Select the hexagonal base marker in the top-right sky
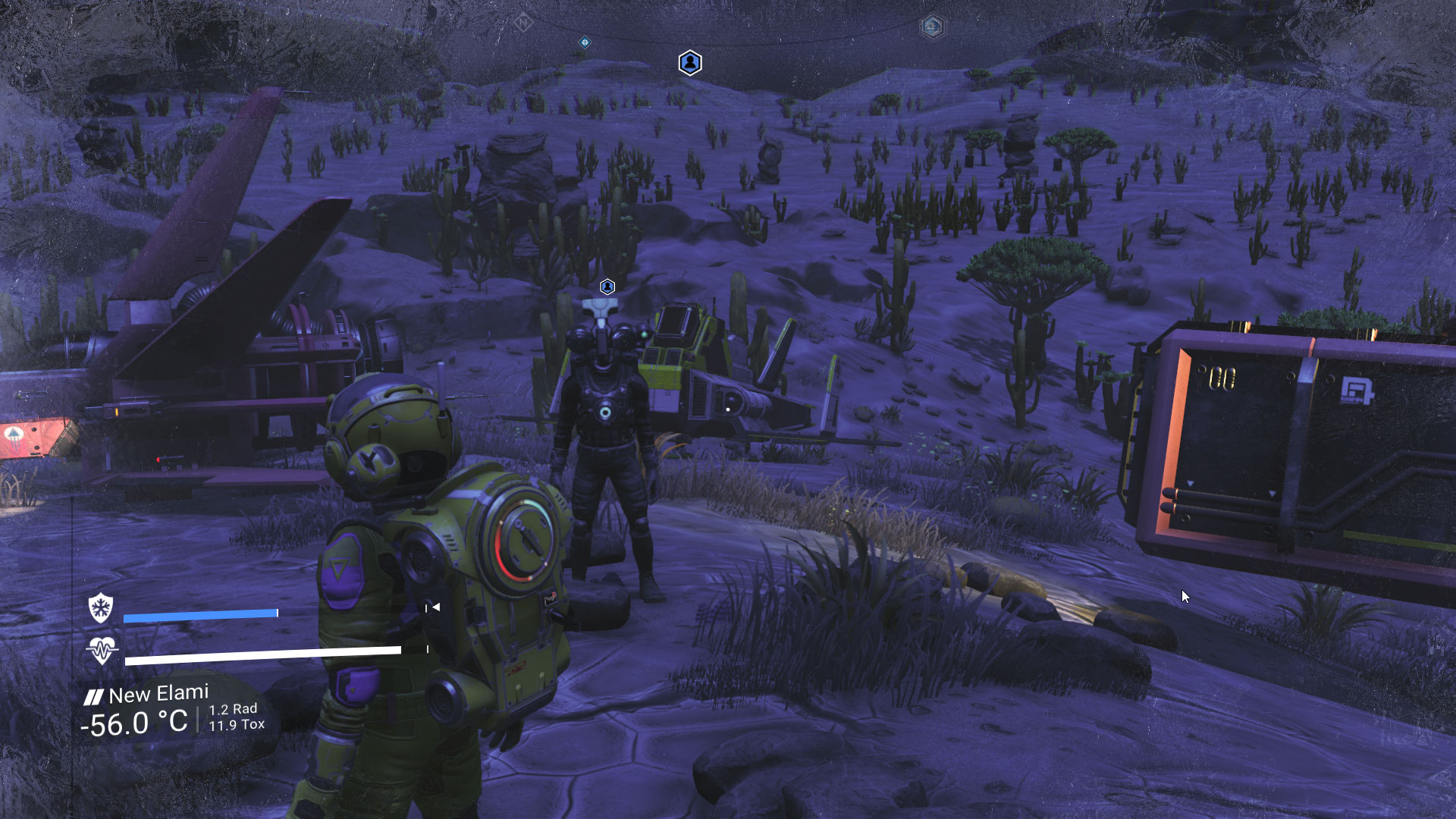1456x819 pixels. pos(933,26)
